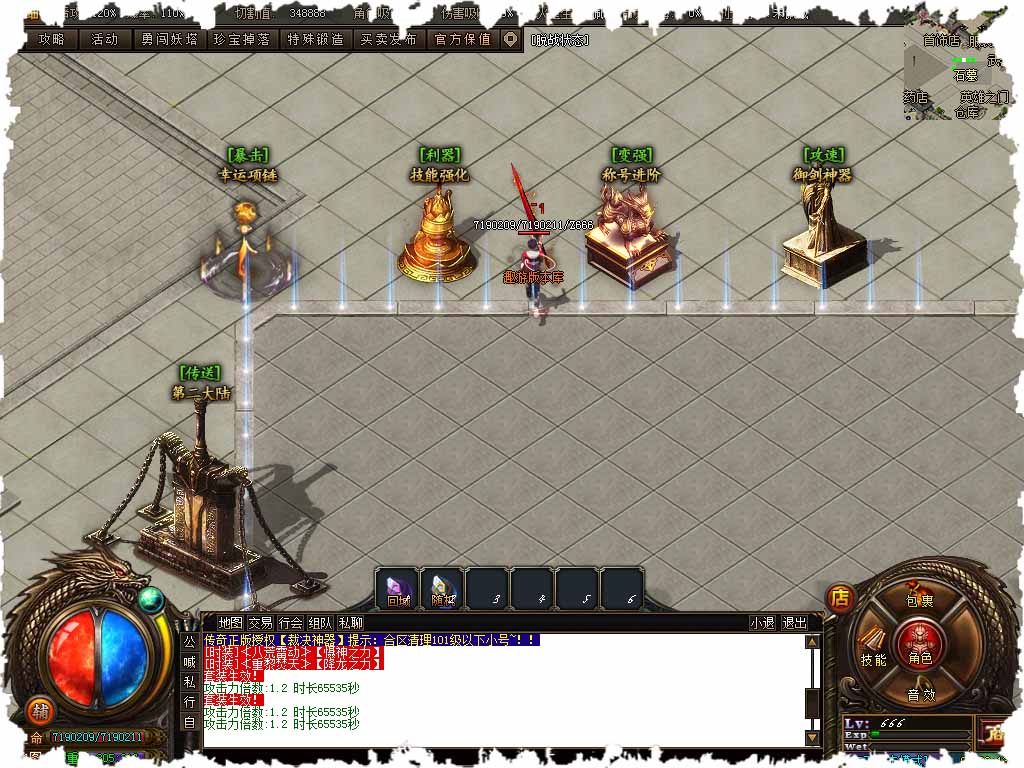1024x768 pixels.
Task: Switch chat to the 行会 guild tab
Action: click(290, 622)
